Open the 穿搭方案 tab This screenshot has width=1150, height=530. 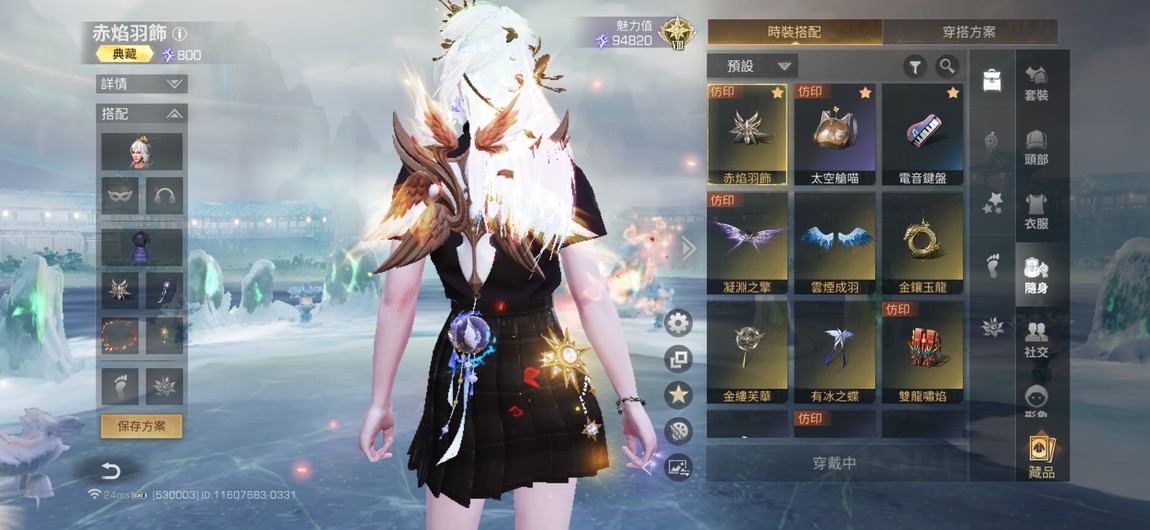click(x=969, y=32)
